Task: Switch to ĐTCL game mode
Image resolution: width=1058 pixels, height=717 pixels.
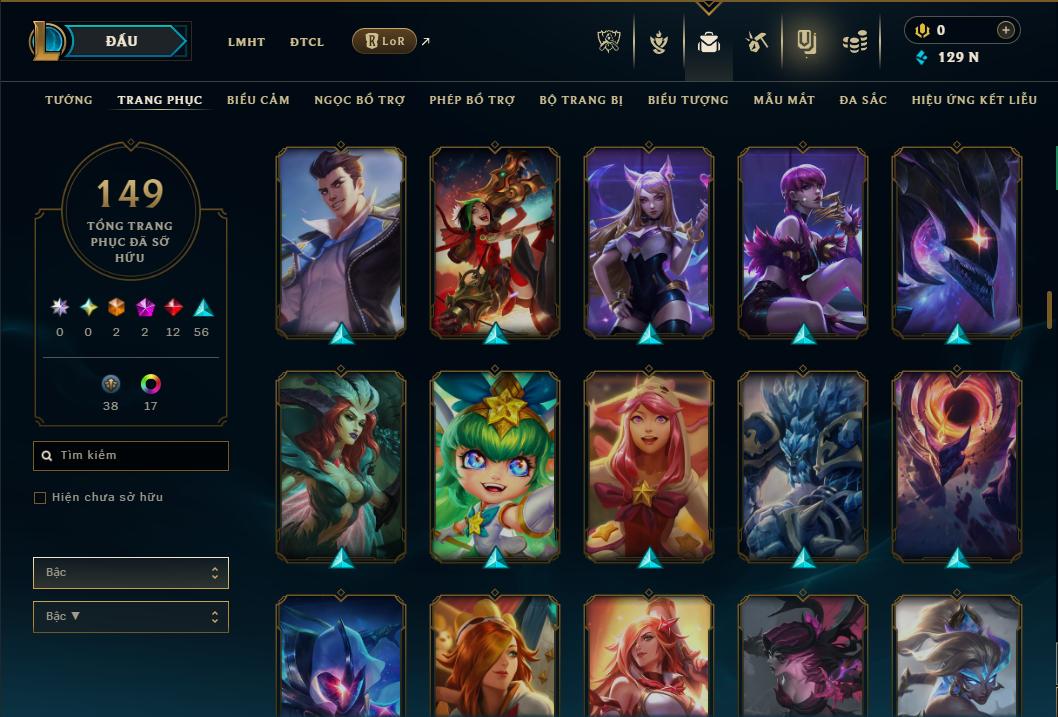Action: (307, 42)
